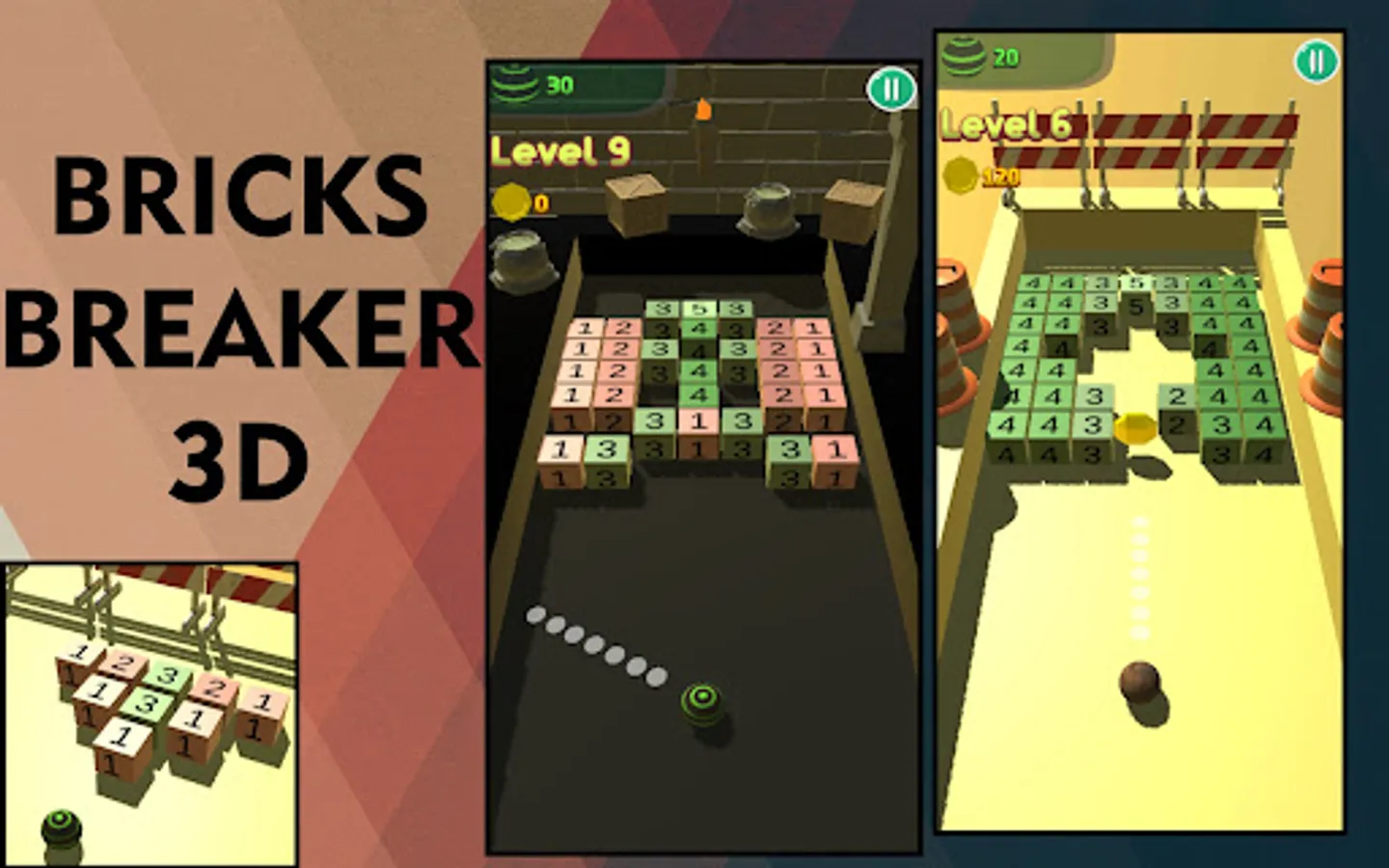Click the BRICKS BREAKER 3D title text
This screenshot has width=1389, height=868.
click(x=243, y=318)
